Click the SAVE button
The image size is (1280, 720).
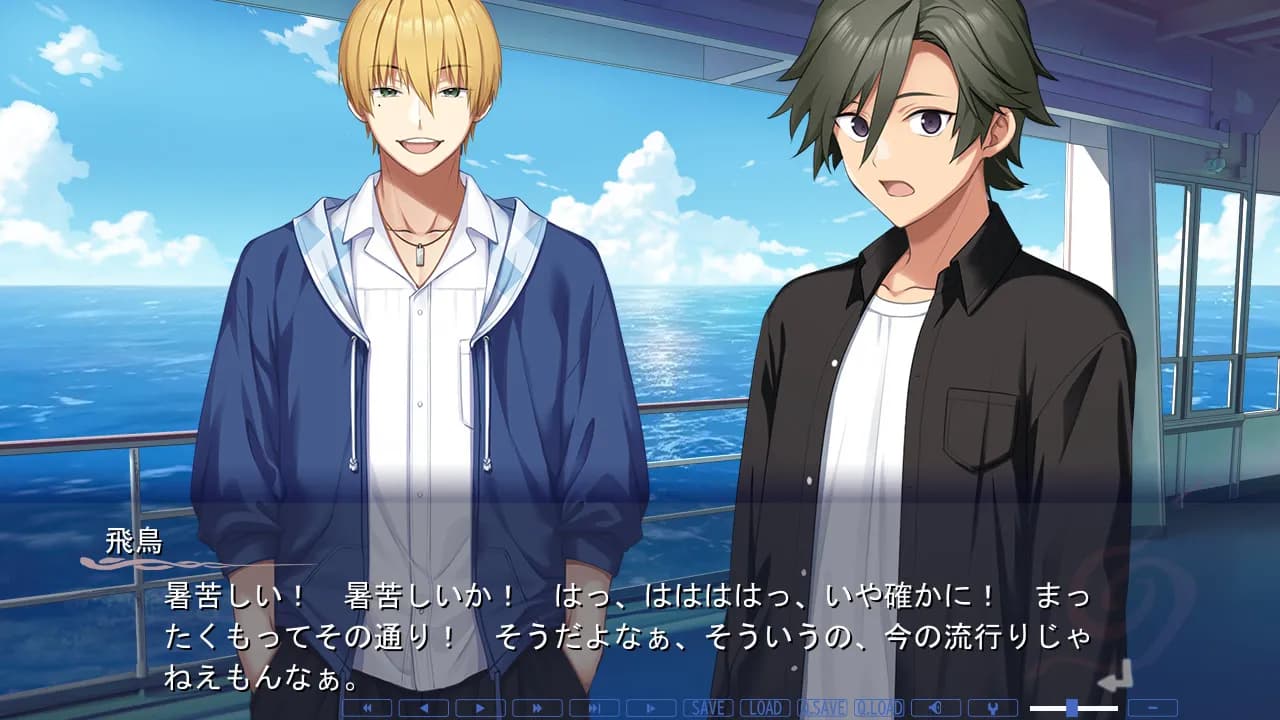click(707, 708)
